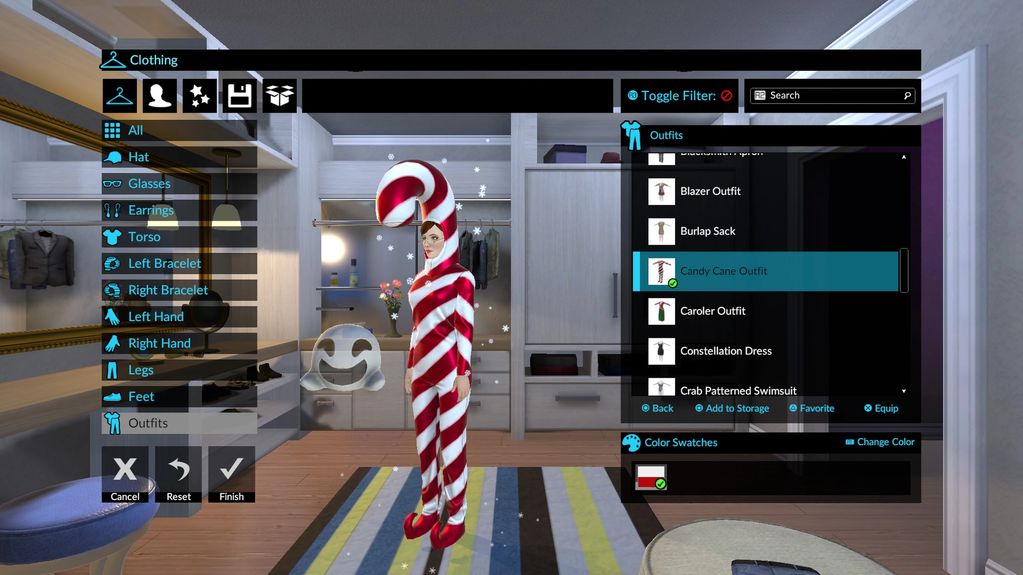Open the open-box storage tab
This screenshot has height=575, width=1023.
[x=279, y=96]
